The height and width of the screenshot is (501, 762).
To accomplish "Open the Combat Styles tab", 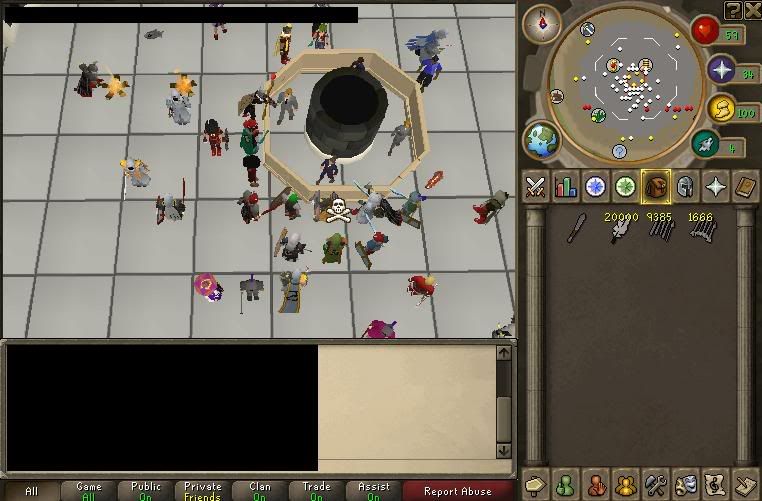I will tap(535, 187).
